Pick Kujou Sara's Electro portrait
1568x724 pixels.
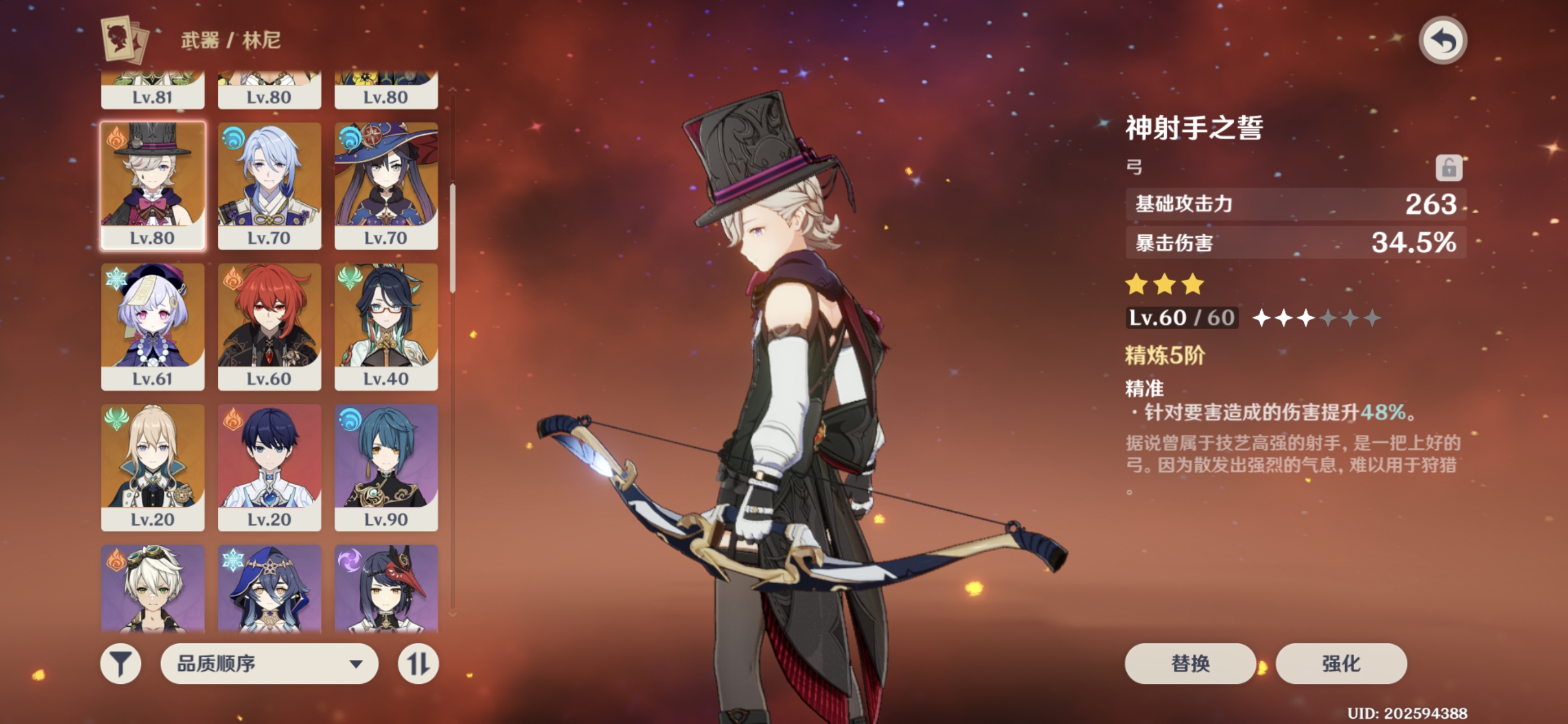tap(386, 588)
